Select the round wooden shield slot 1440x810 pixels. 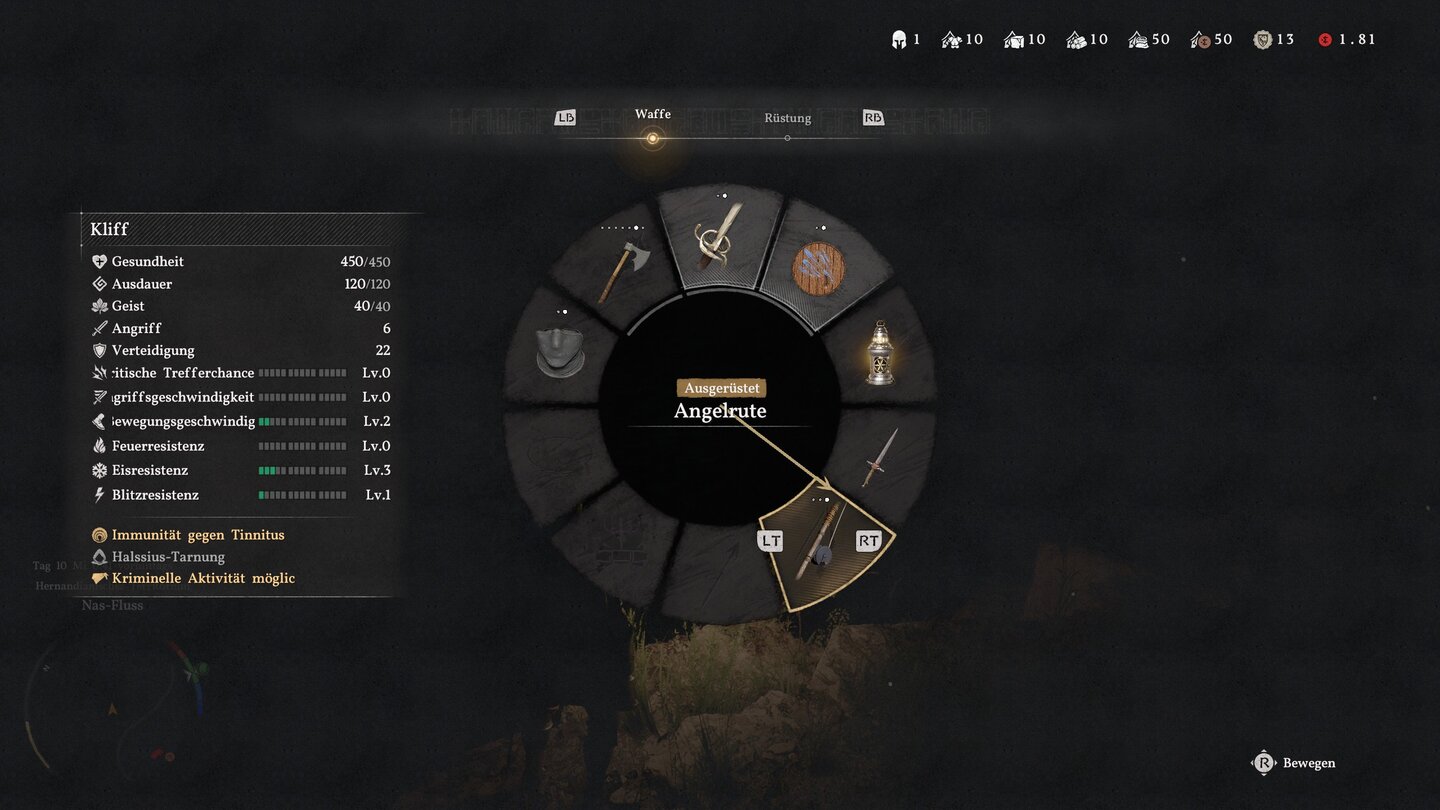[819, 268]
